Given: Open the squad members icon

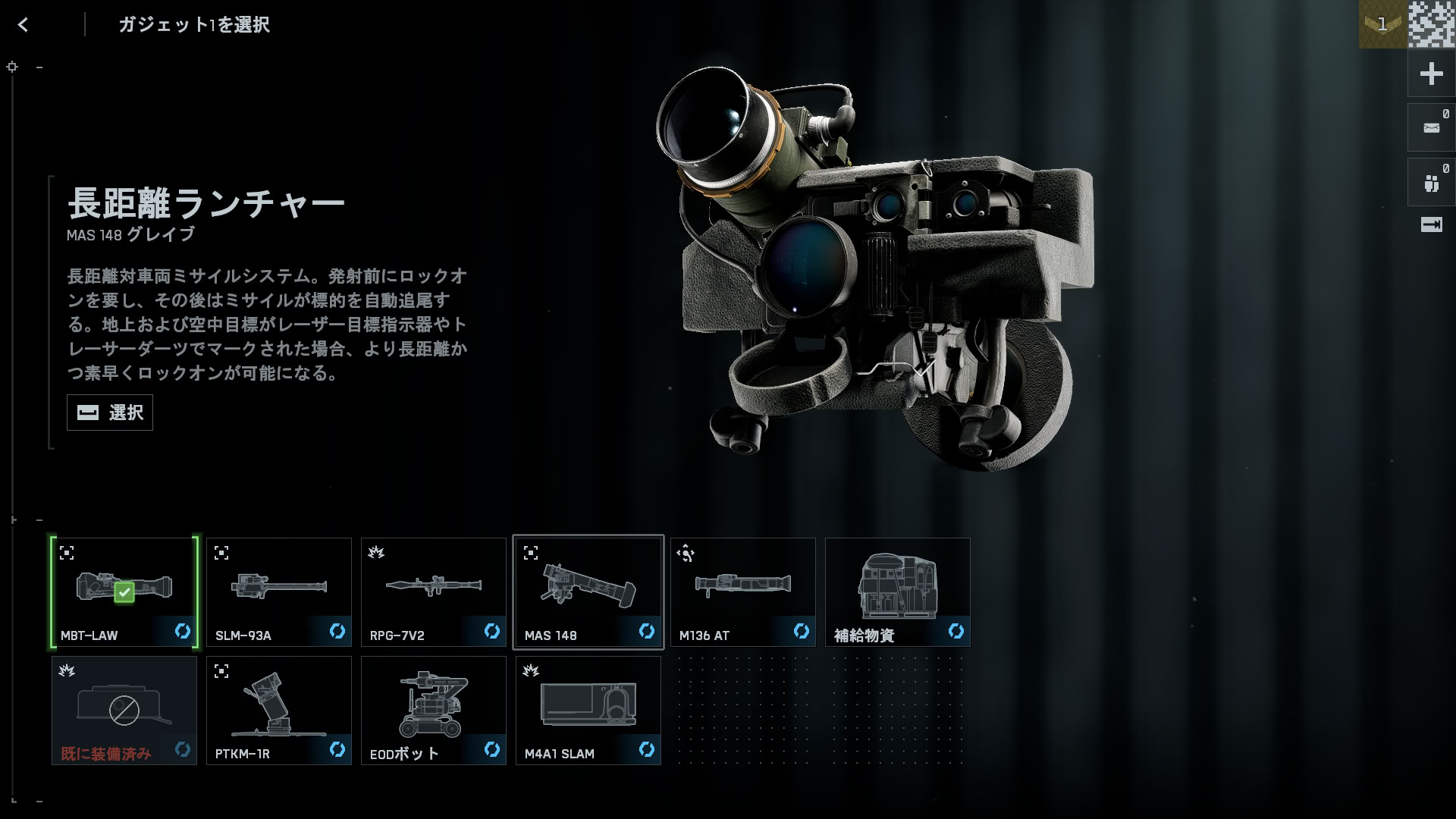Looking at the screenshot, I should click(1431, 183).
